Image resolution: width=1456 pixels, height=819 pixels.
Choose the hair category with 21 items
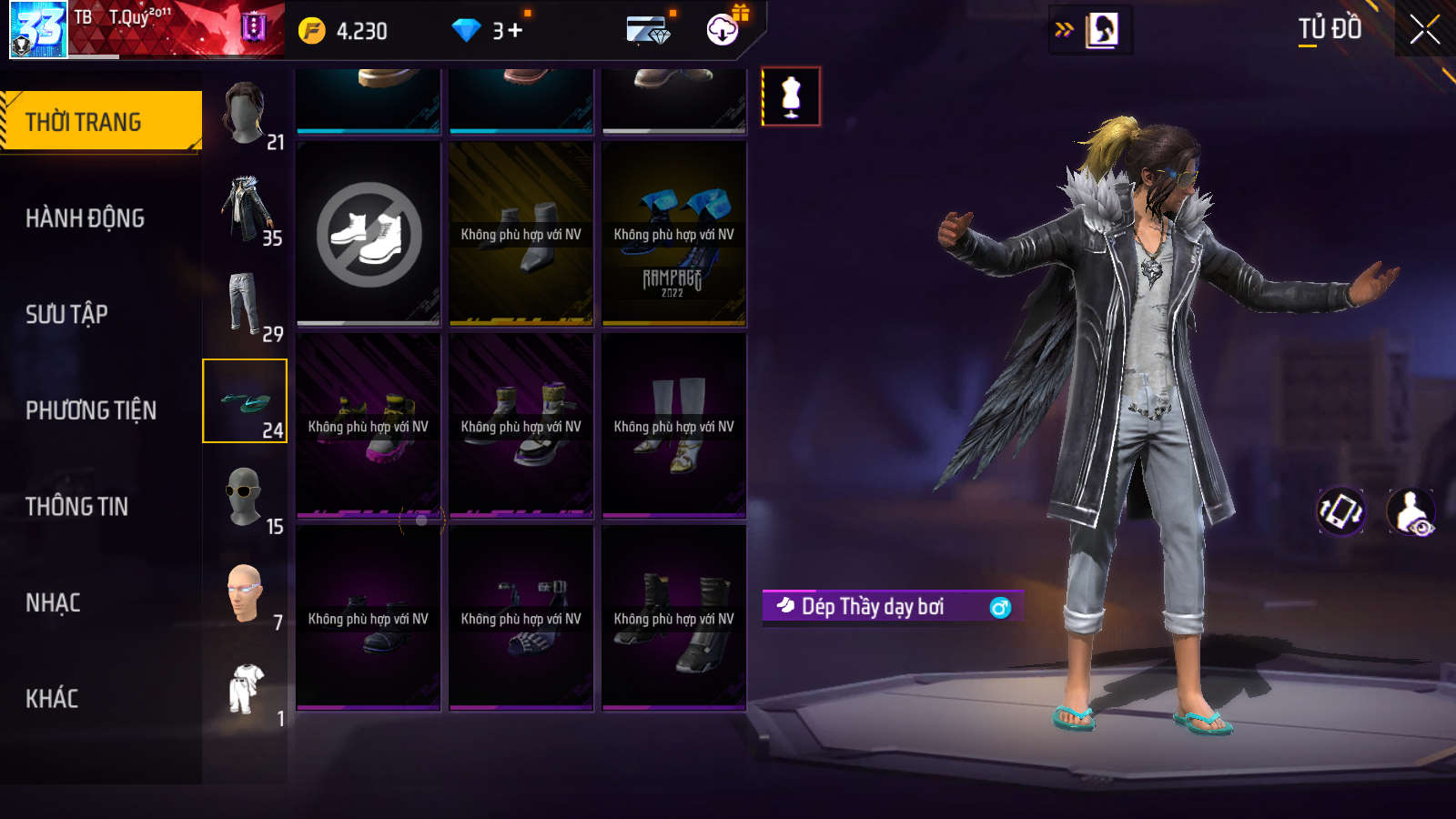pyautogui.click(x=246, y=115)
